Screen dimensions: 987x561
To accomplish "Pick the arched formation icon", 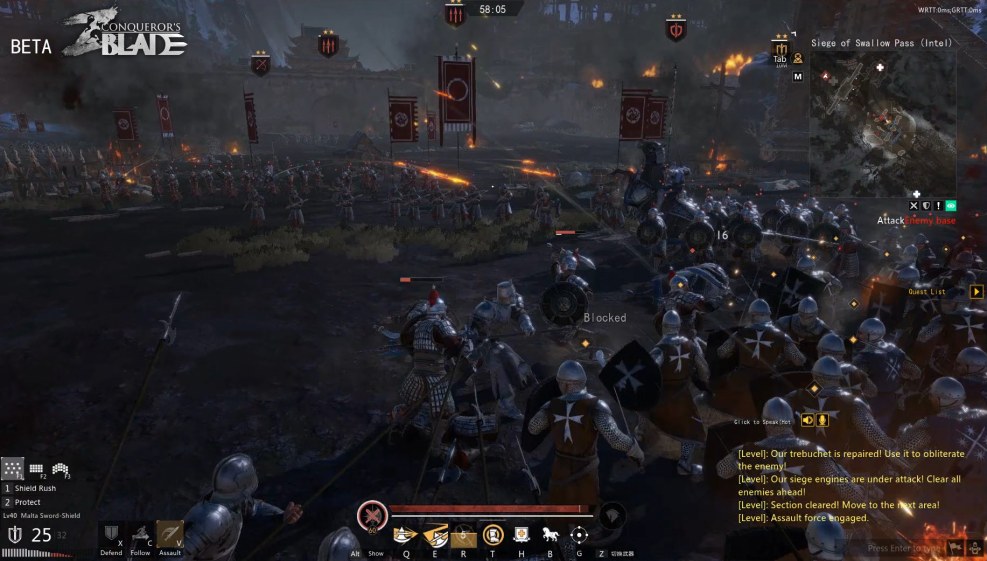I will [x=59, y=468].
